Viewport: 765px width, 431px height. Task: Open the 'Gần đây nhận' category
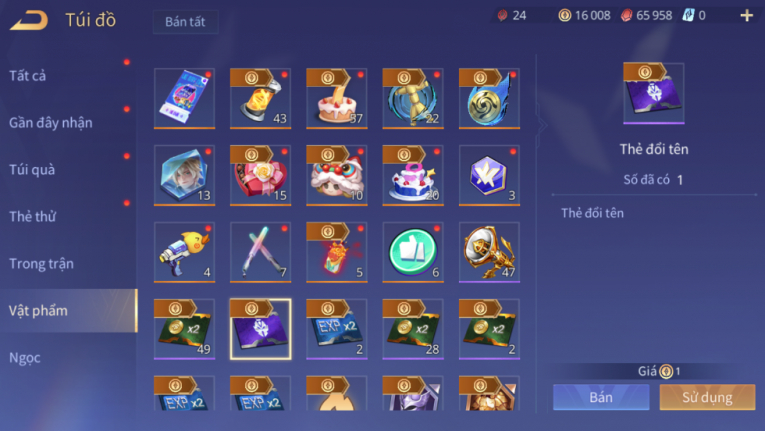pos(51,122)
